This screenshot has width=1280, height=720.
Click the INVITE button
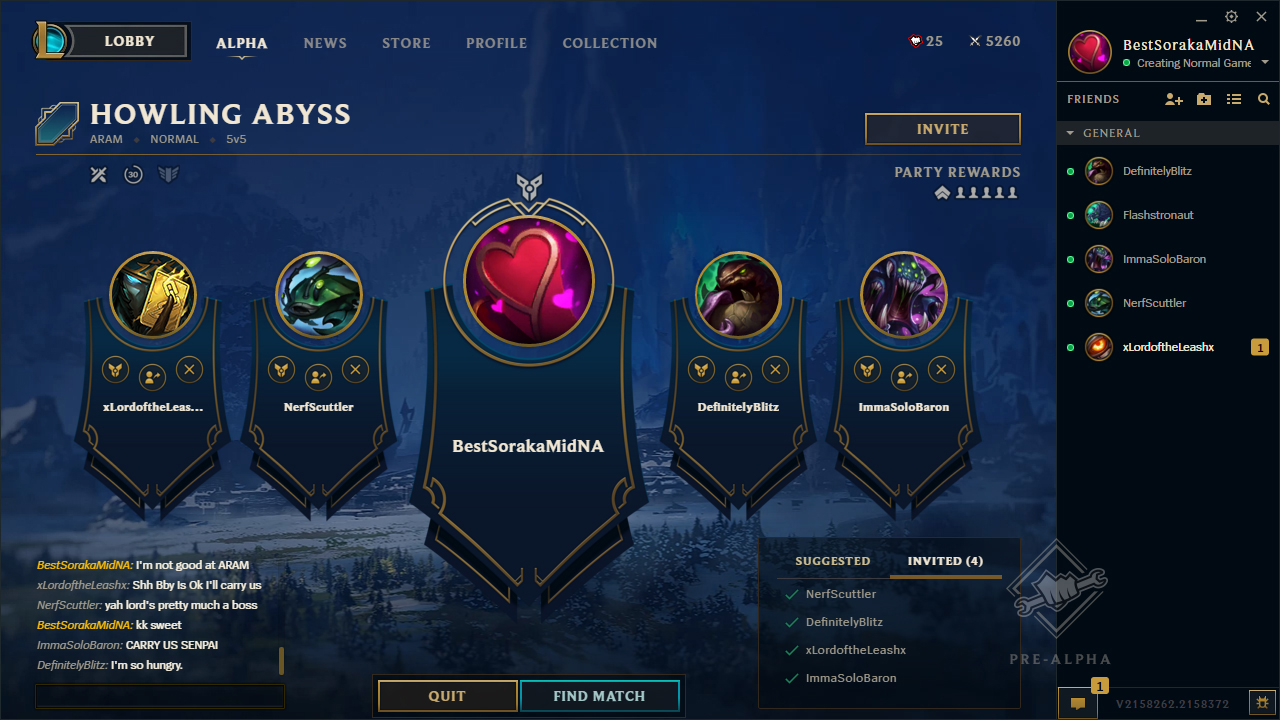[941, 128]
